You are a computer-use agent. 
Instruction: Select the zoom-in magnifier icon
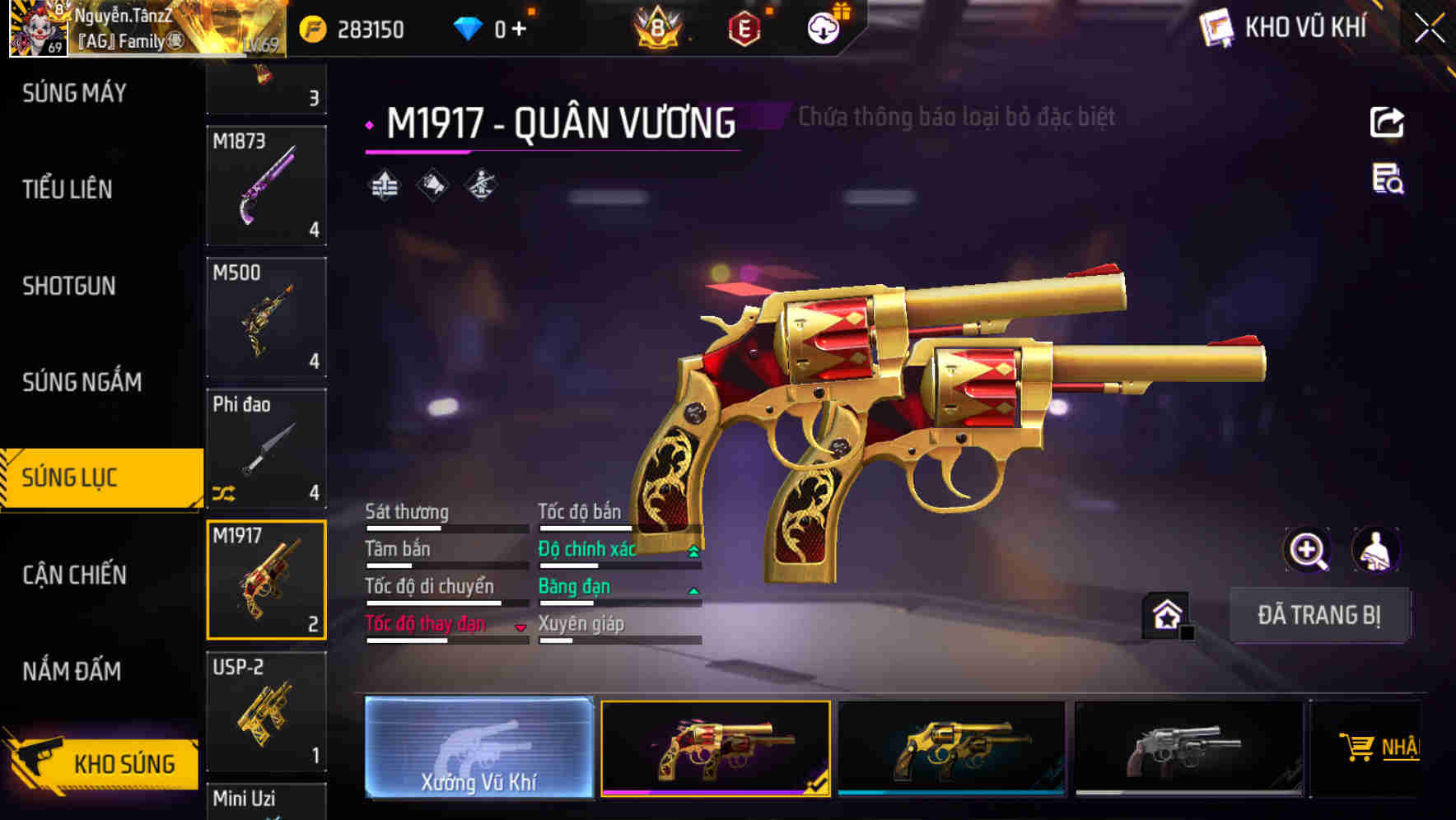(1308, 550)
